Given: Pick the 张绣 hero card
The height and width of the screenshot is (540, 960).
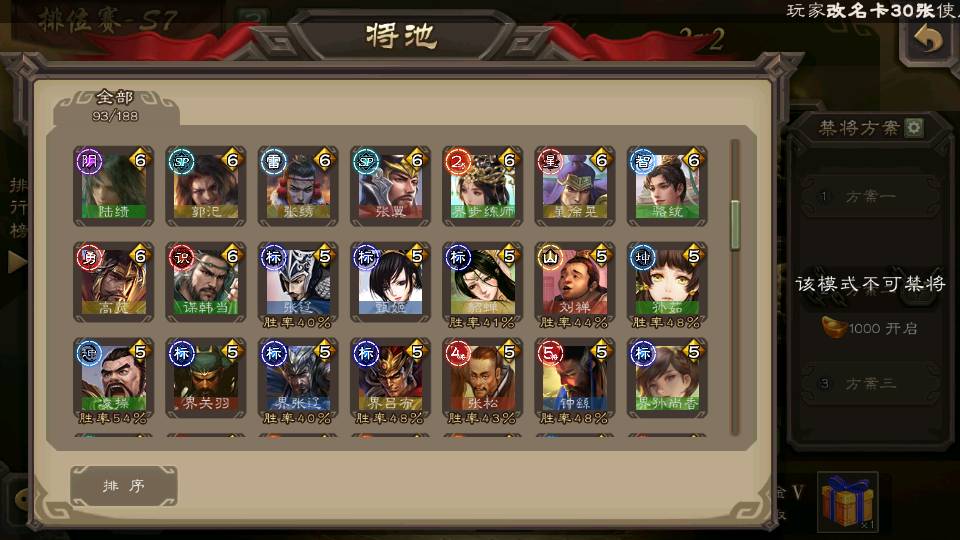Looking at the screenshot, I should pos(298,186).
